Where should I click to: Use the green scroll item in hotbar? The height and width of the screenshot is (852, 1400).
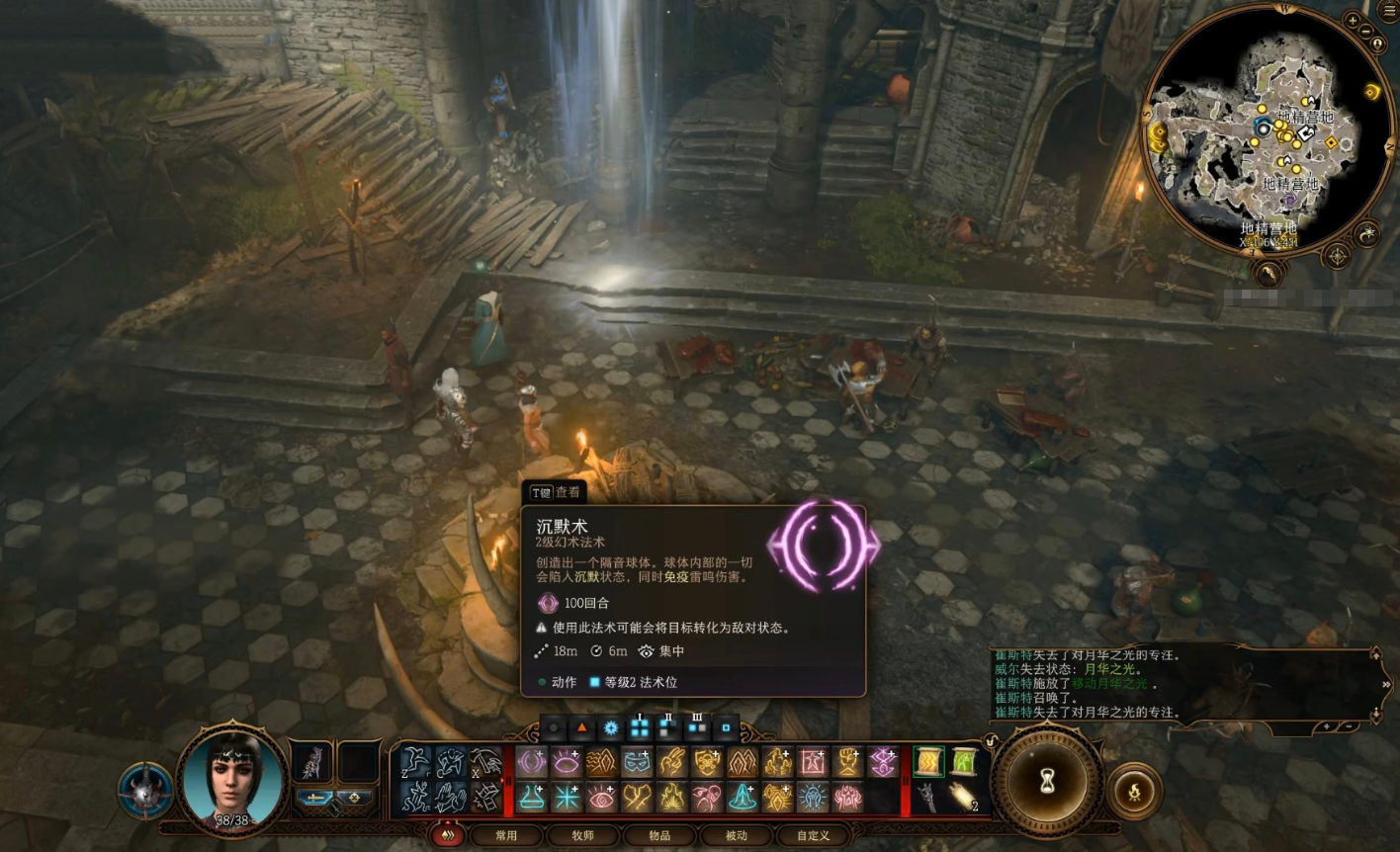(963, 762)
